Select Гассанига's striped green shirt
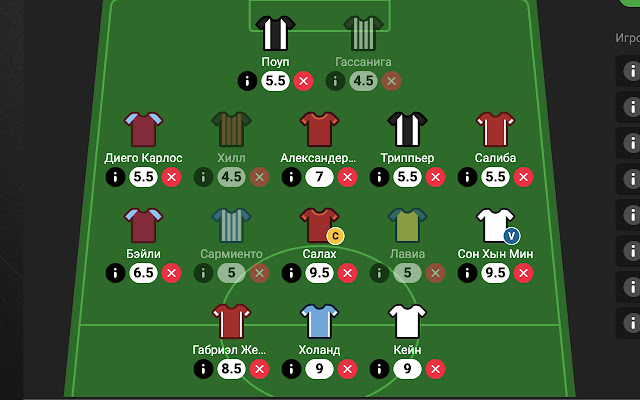Viewport: 640px width, 400px height. point(363,33)
